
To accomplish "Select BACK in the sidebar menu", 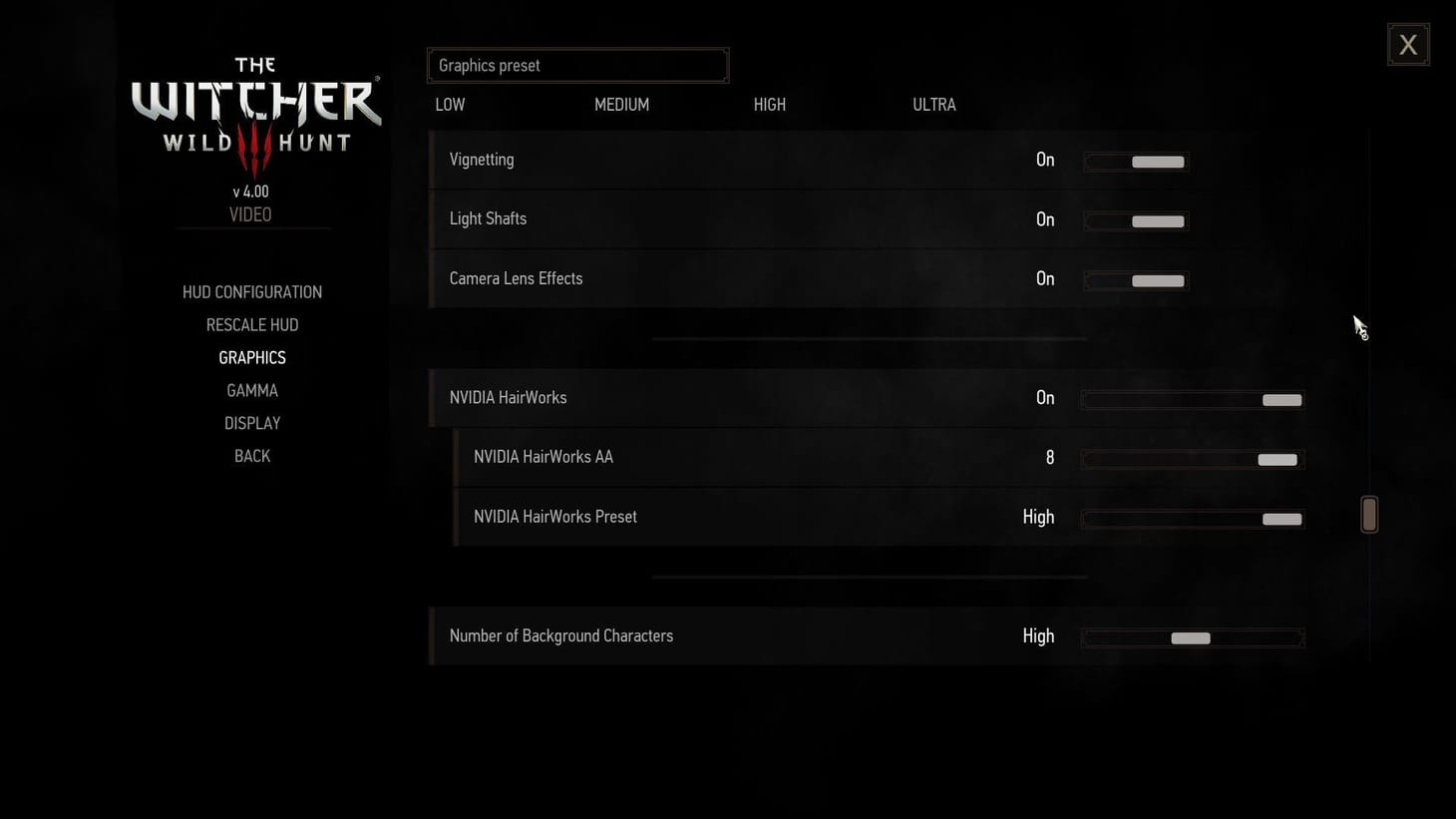I will [x=251, y=455].
